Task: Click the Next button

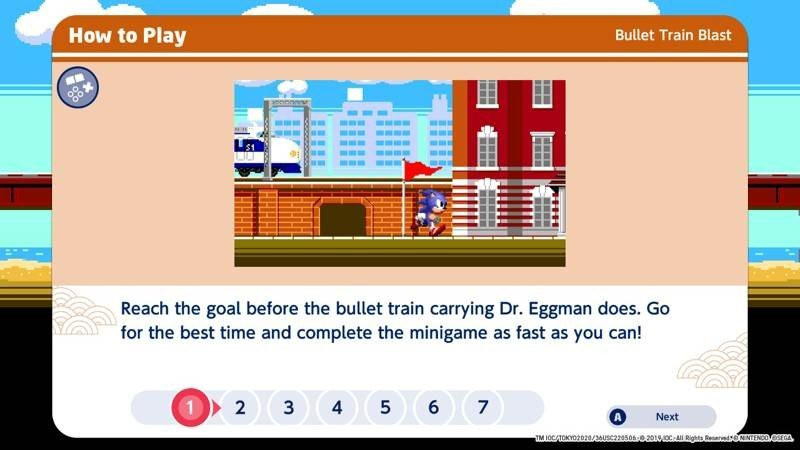Action: (x=661, y=416)
